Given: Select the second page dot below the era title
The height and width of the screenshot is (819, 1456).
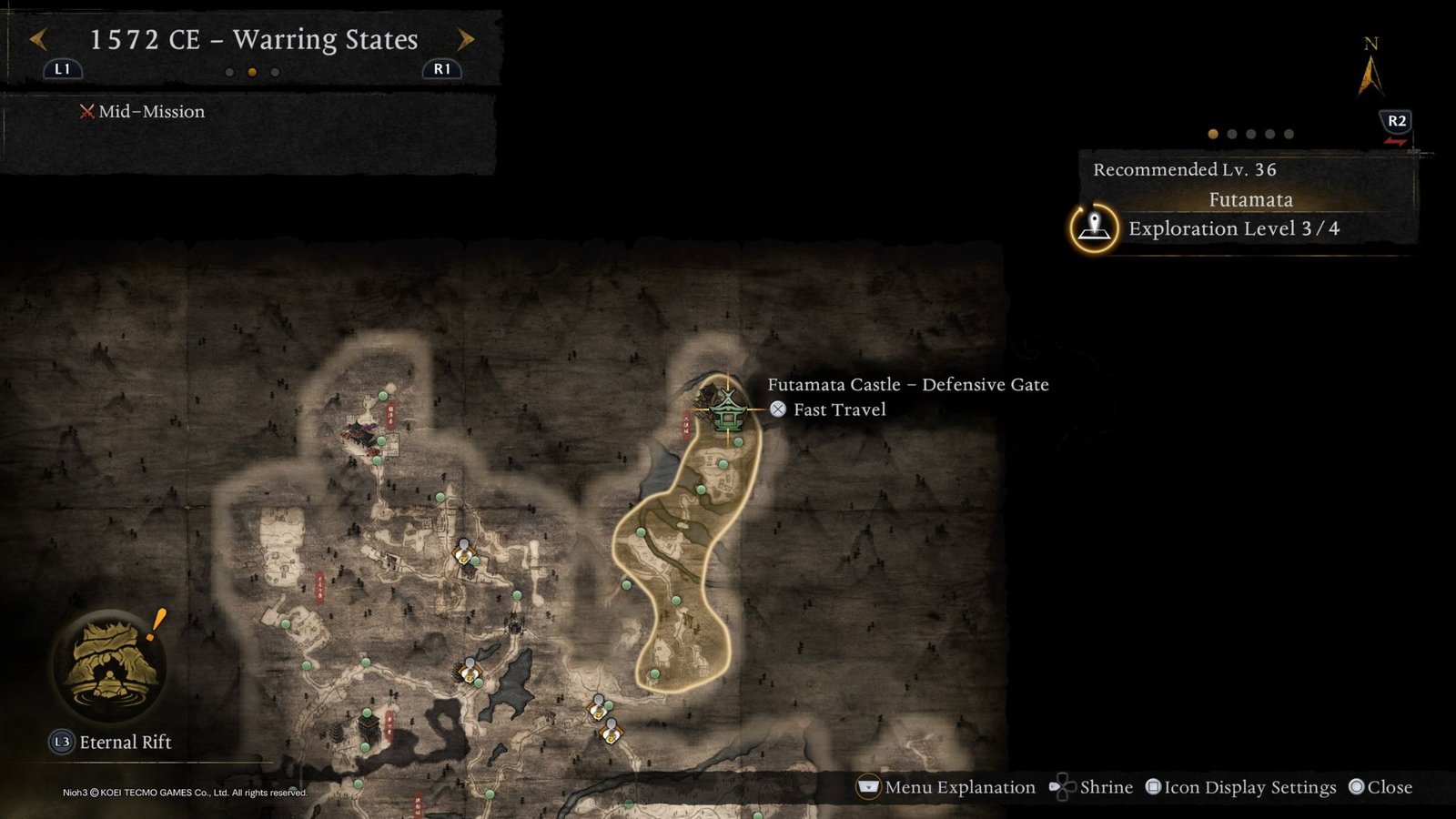Looking at the screenshot, I should pyautogui.click(x=254, y=72).
